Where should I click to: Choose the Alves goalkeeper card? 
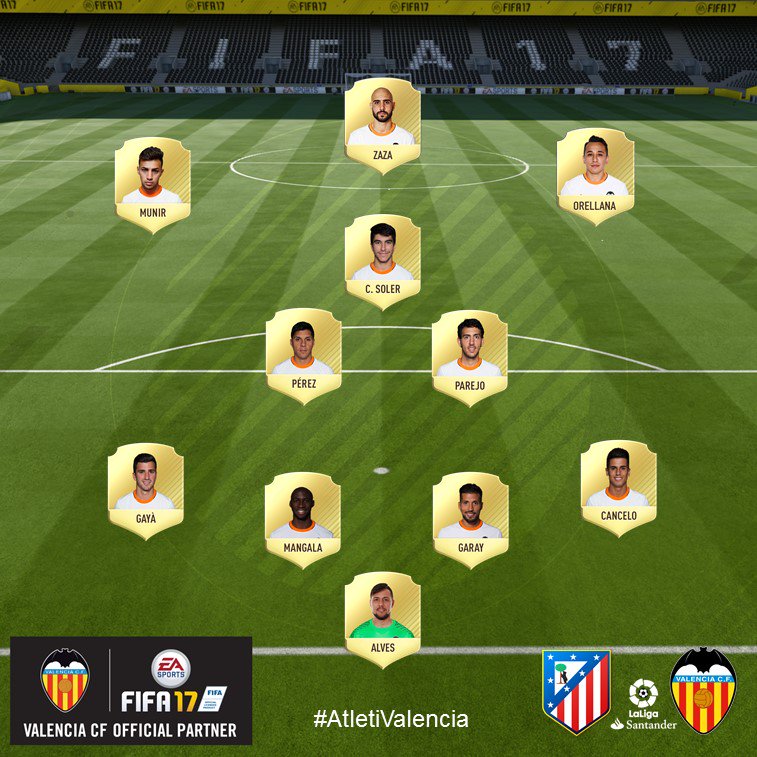coord(381,618)
